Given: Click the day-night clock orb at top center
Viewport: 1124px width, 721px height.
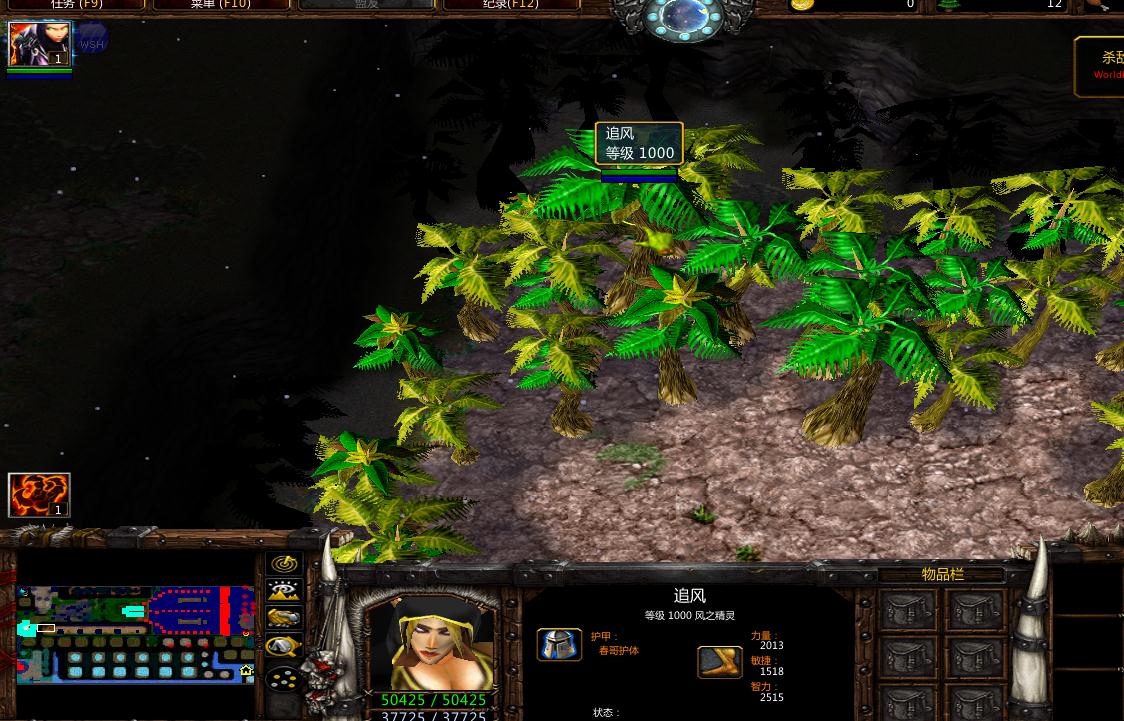Looking at the screenshot, I should tap(683, 18).
